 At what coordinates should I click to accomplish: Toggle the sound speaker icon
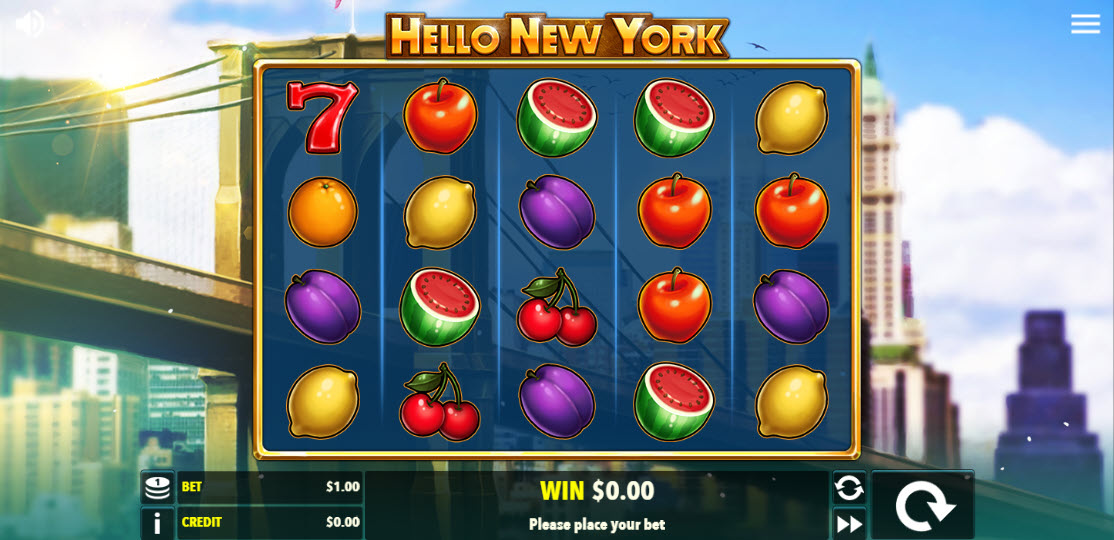tap(29, 23)
